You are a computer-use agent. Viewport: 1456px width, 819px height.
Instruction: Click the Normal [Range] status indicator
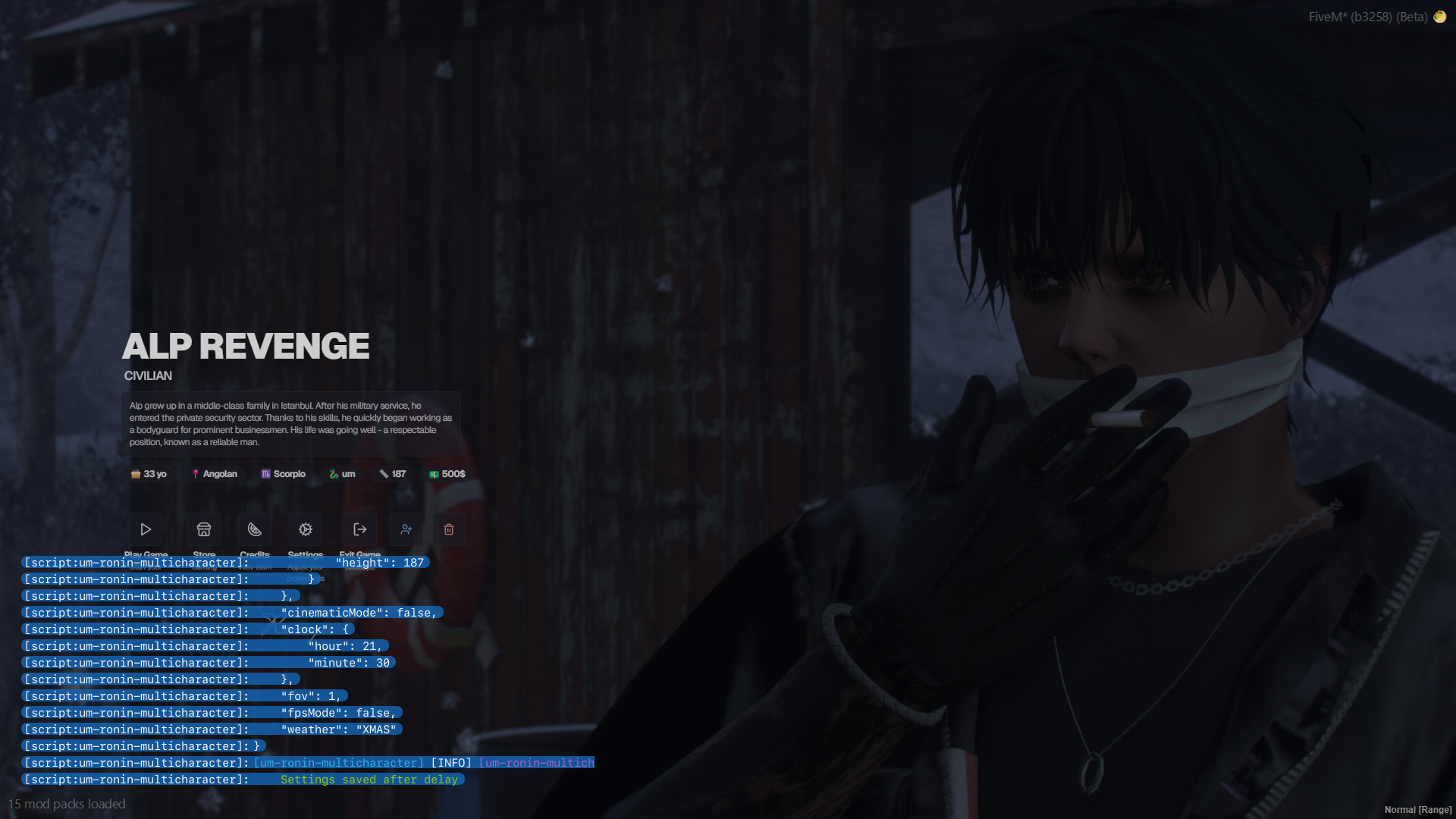1417,809
